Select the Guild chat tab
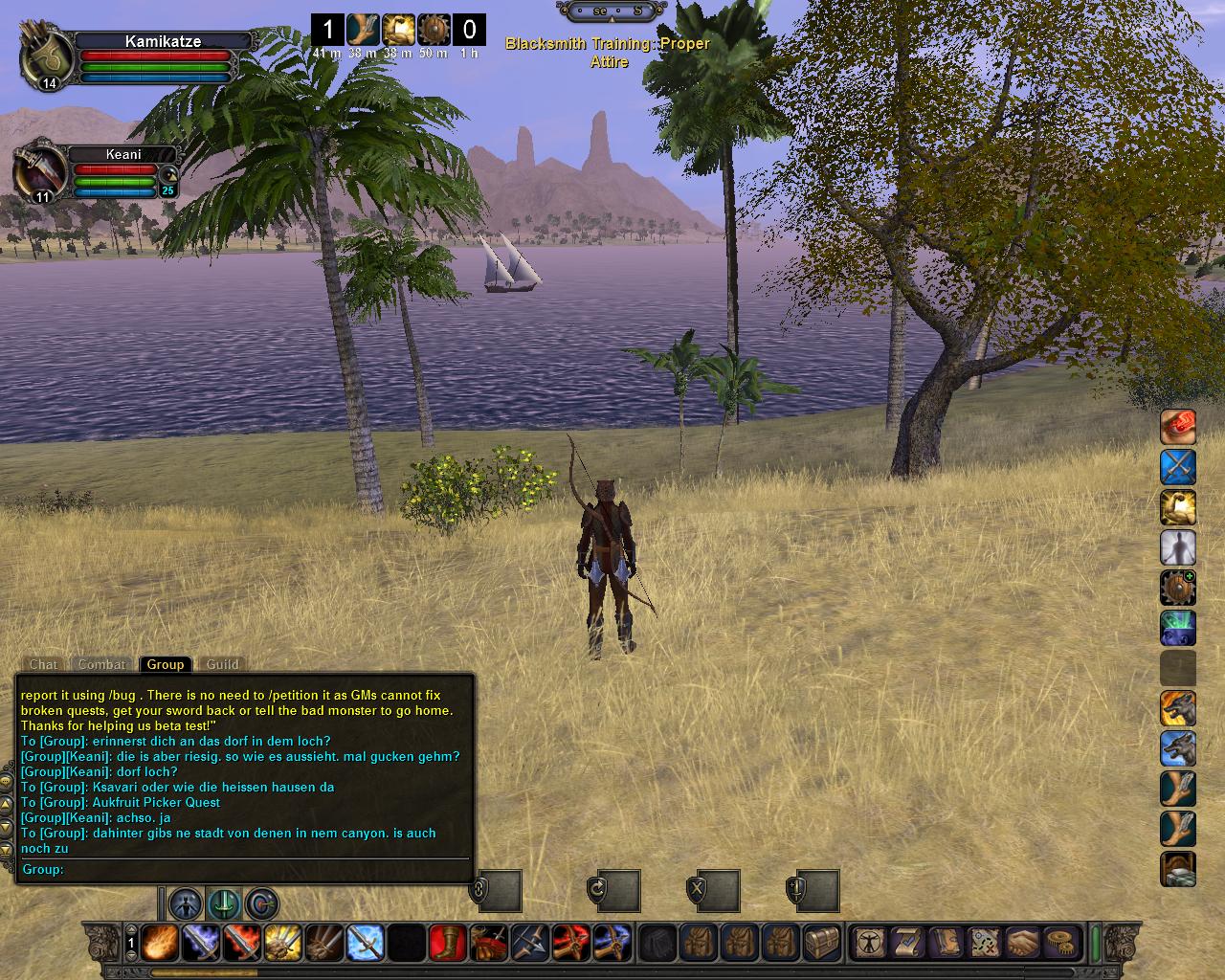Viewport: 1225px width, 980px height. tap(222, 664)
